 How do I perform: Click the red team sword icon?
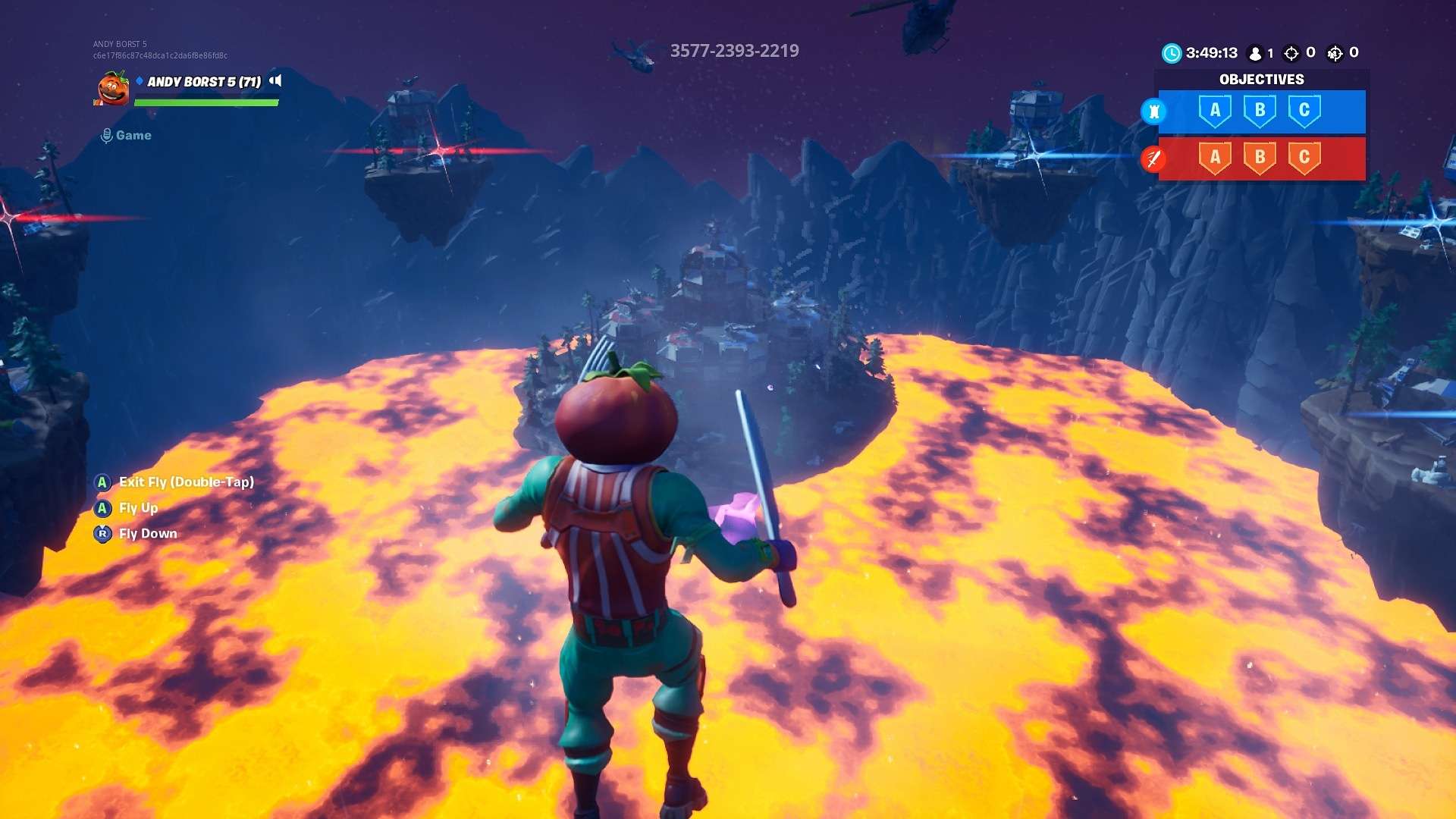coord(1154,158)
